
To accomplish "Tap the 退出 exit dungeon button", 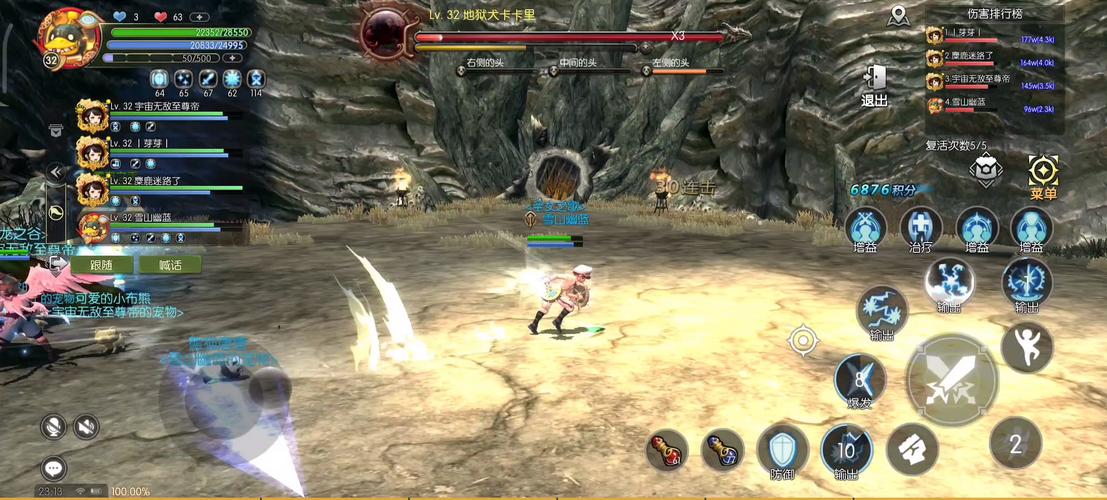I will 874,84.
